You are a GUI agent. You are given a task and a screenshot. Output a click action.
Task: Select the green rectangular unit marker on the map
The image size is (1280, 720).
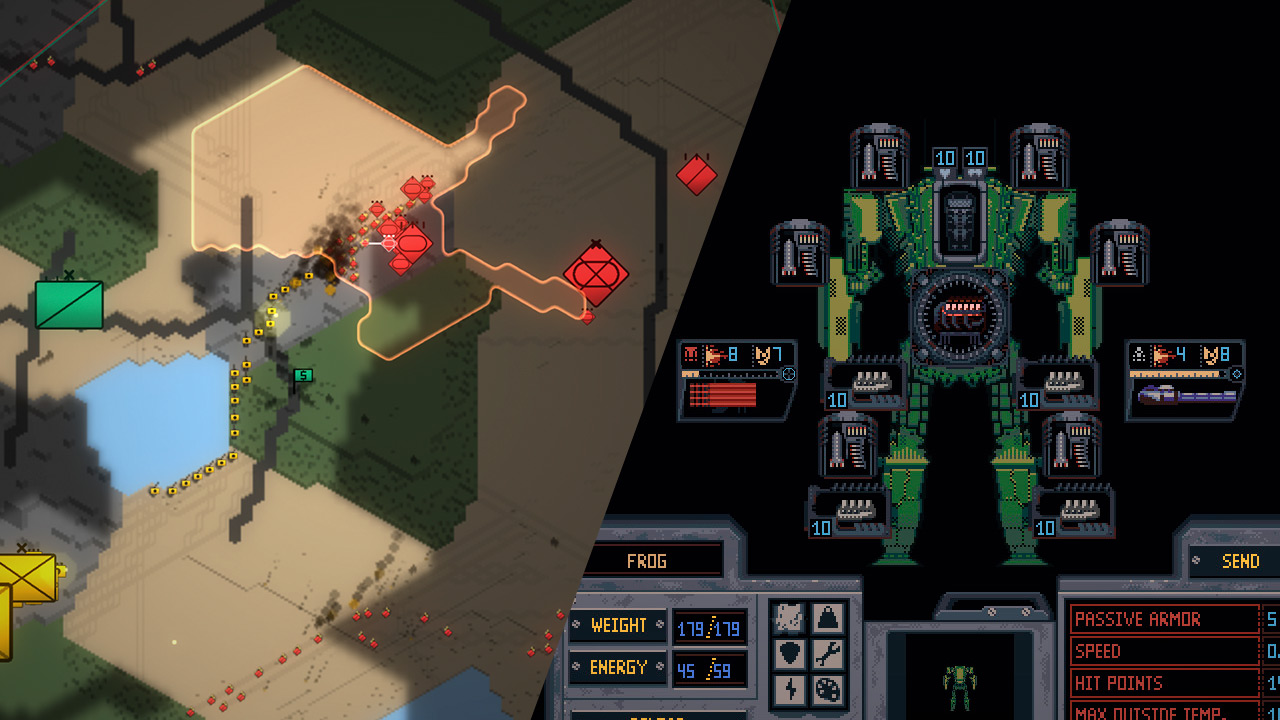(x=69, y=304)
